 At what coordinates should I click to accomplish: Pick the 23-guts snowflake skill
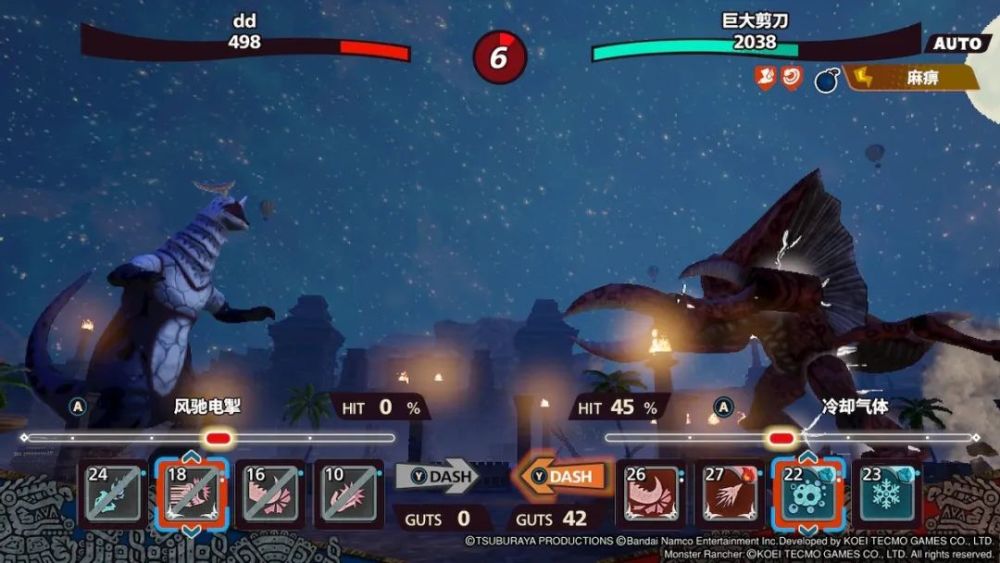[886, 494]
